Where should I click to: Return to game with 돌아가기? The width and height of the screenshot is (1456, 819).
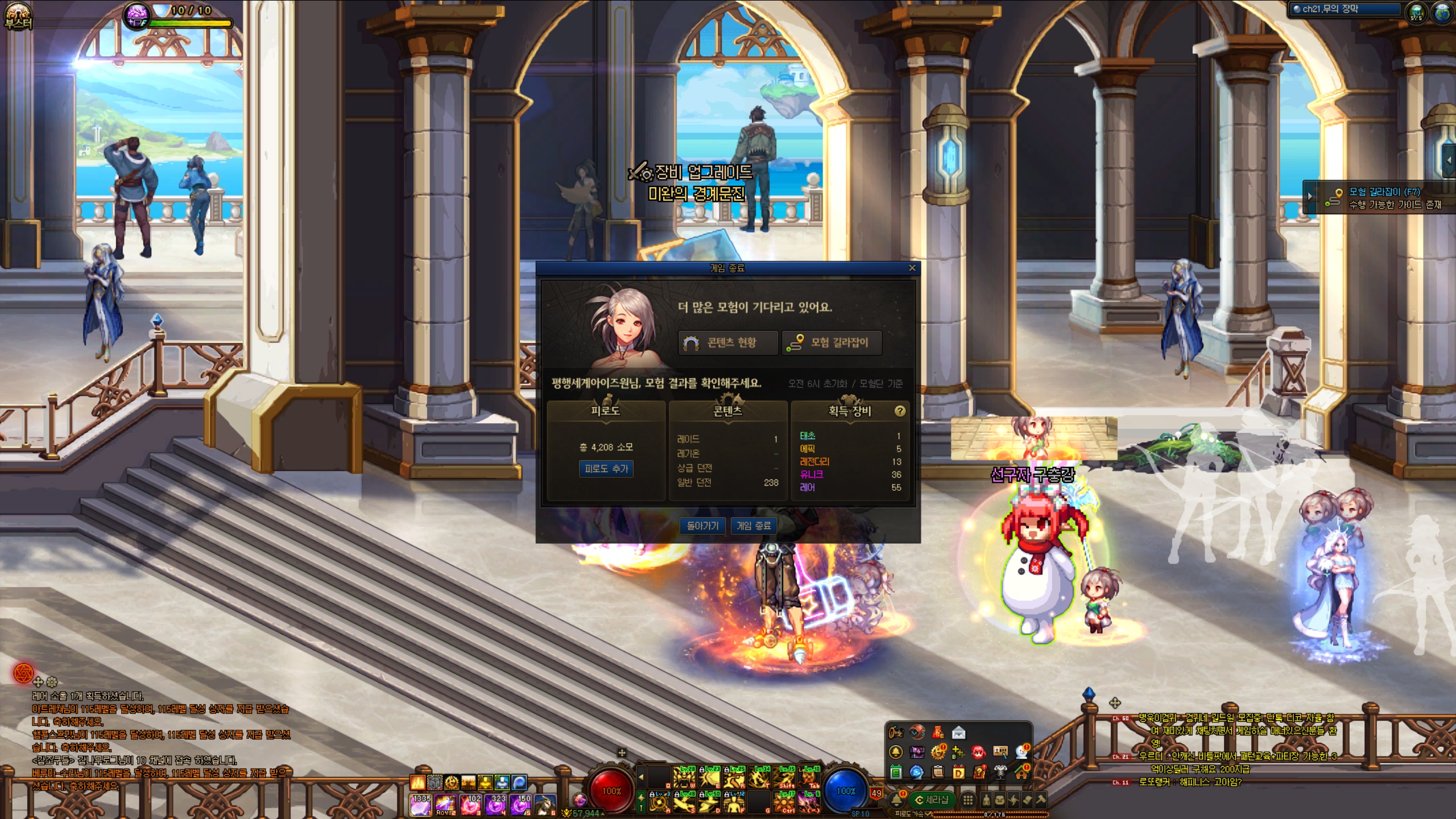pos(702,526)
